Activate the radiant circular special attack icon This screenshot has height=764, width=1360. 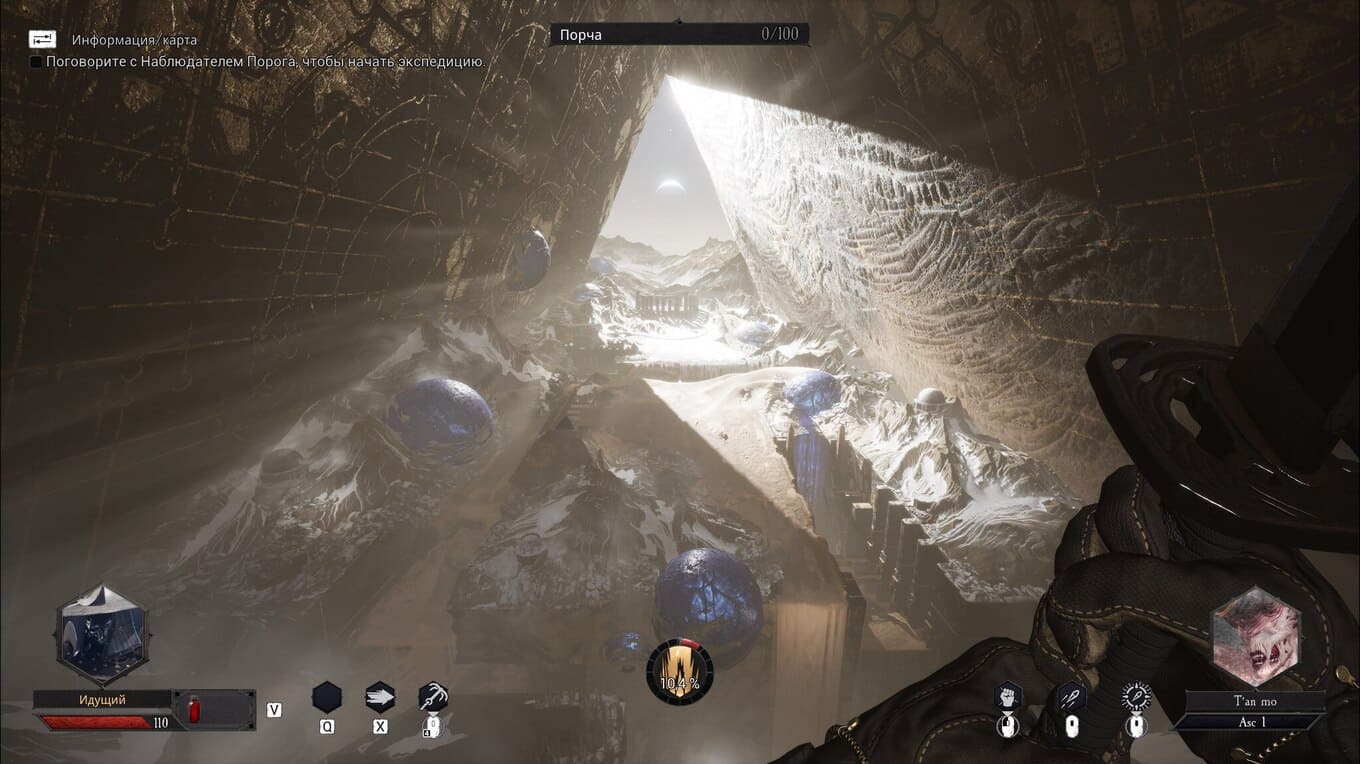point(1135,697)
